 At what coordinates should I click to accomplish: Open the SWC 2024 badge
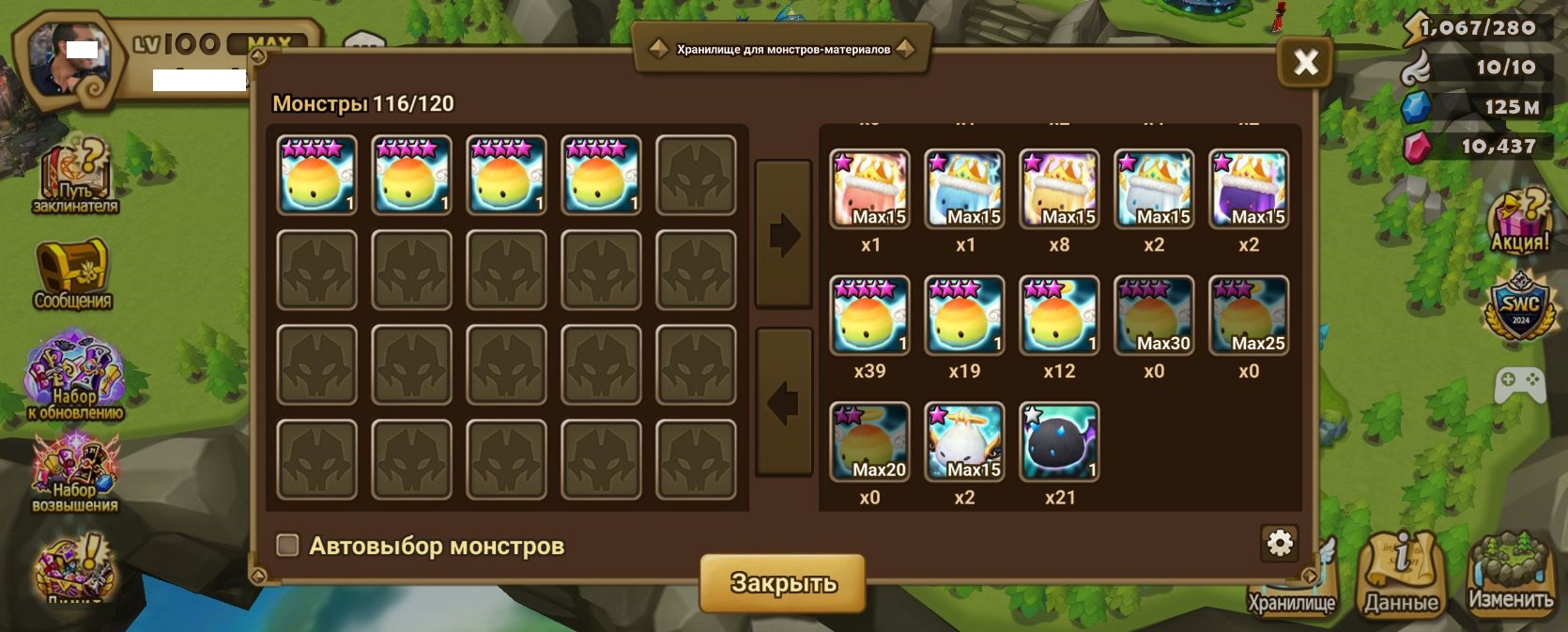(x=1520, y=305)
